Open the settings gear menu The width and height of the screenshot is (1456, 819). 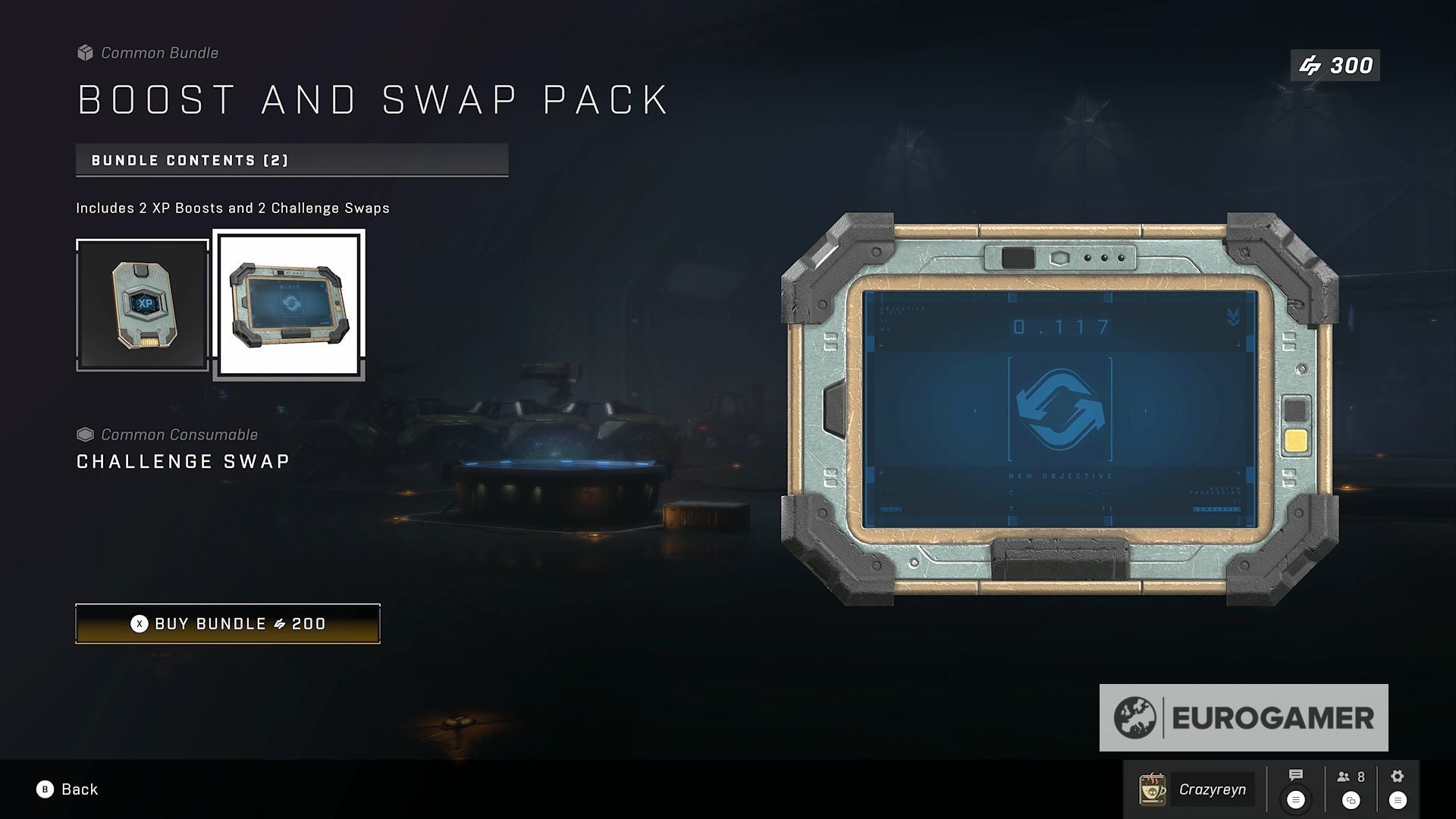1398,777
